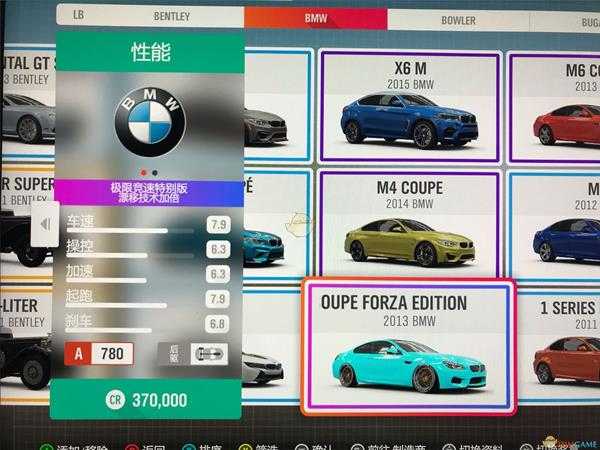
Task: Choose the blue X6 M car tile
Action: pyautogui.click(x=408, y=106)
